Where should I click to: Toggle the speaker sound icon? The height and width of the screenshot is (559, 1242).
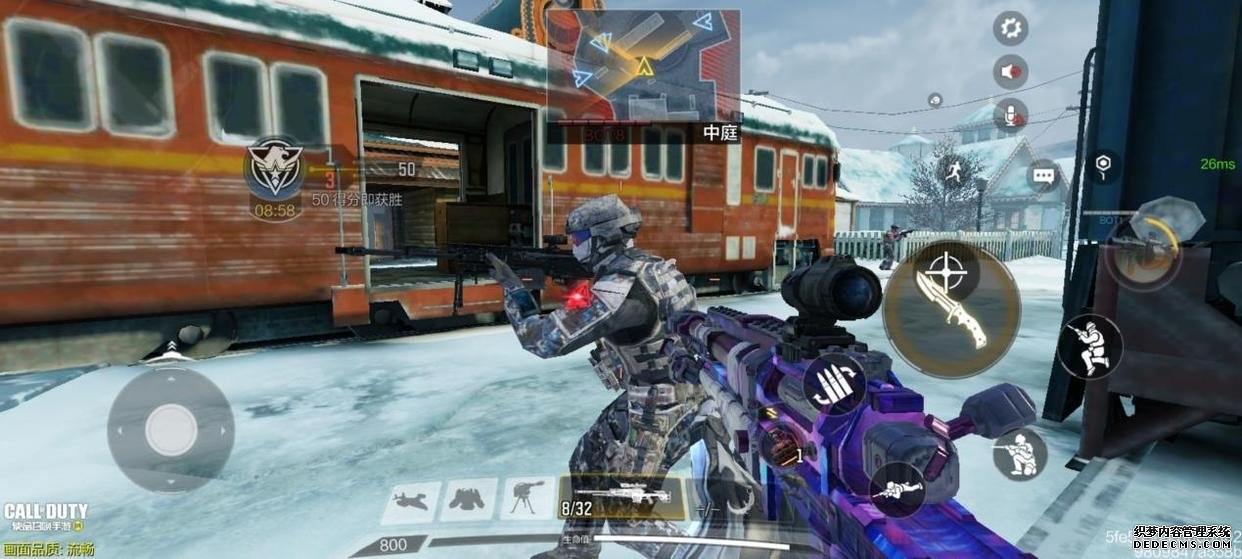[x=1010, y=72]
